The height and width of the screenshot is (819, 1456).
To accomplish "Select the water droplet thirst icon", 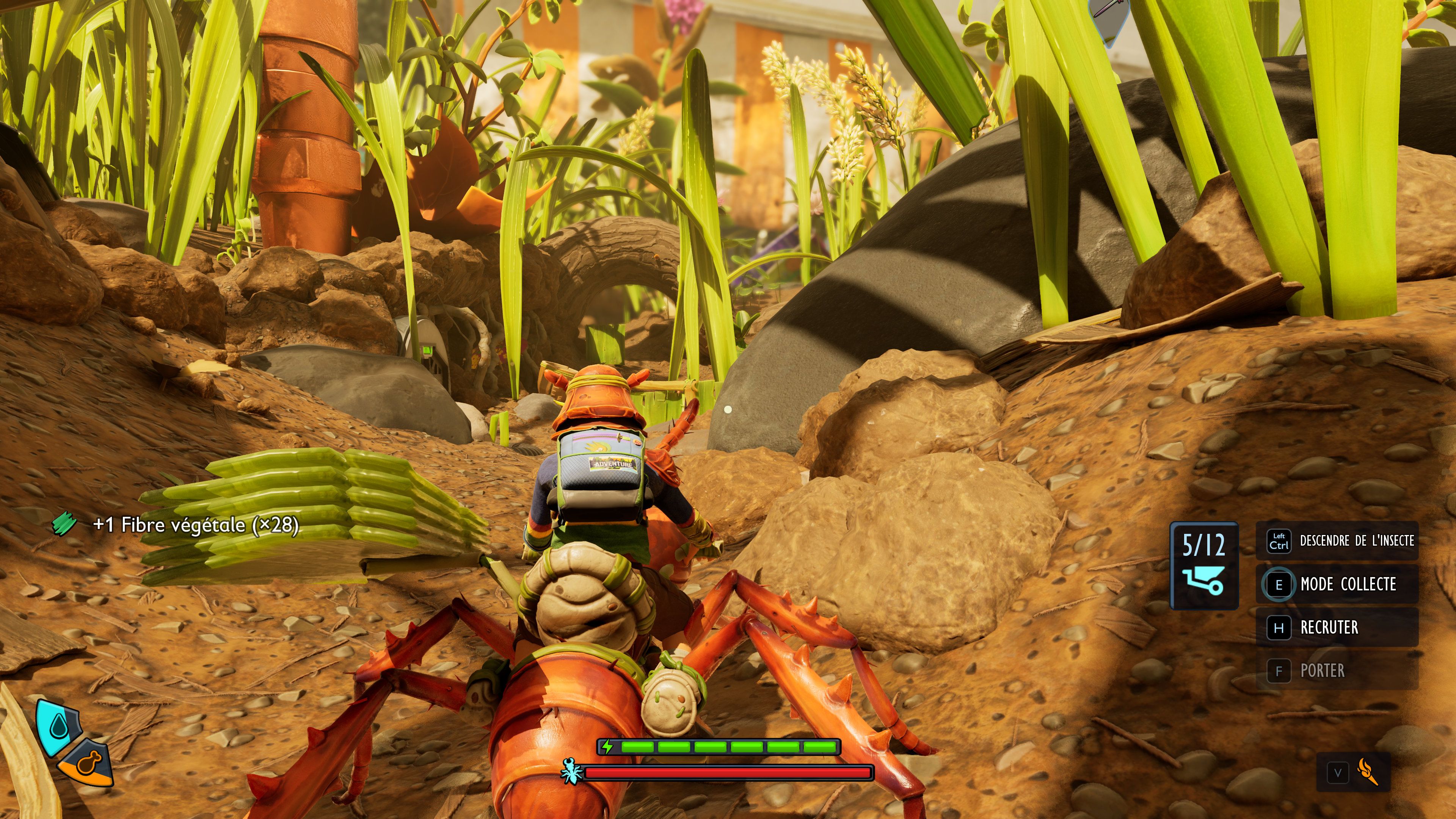I will tap(59, 726).
